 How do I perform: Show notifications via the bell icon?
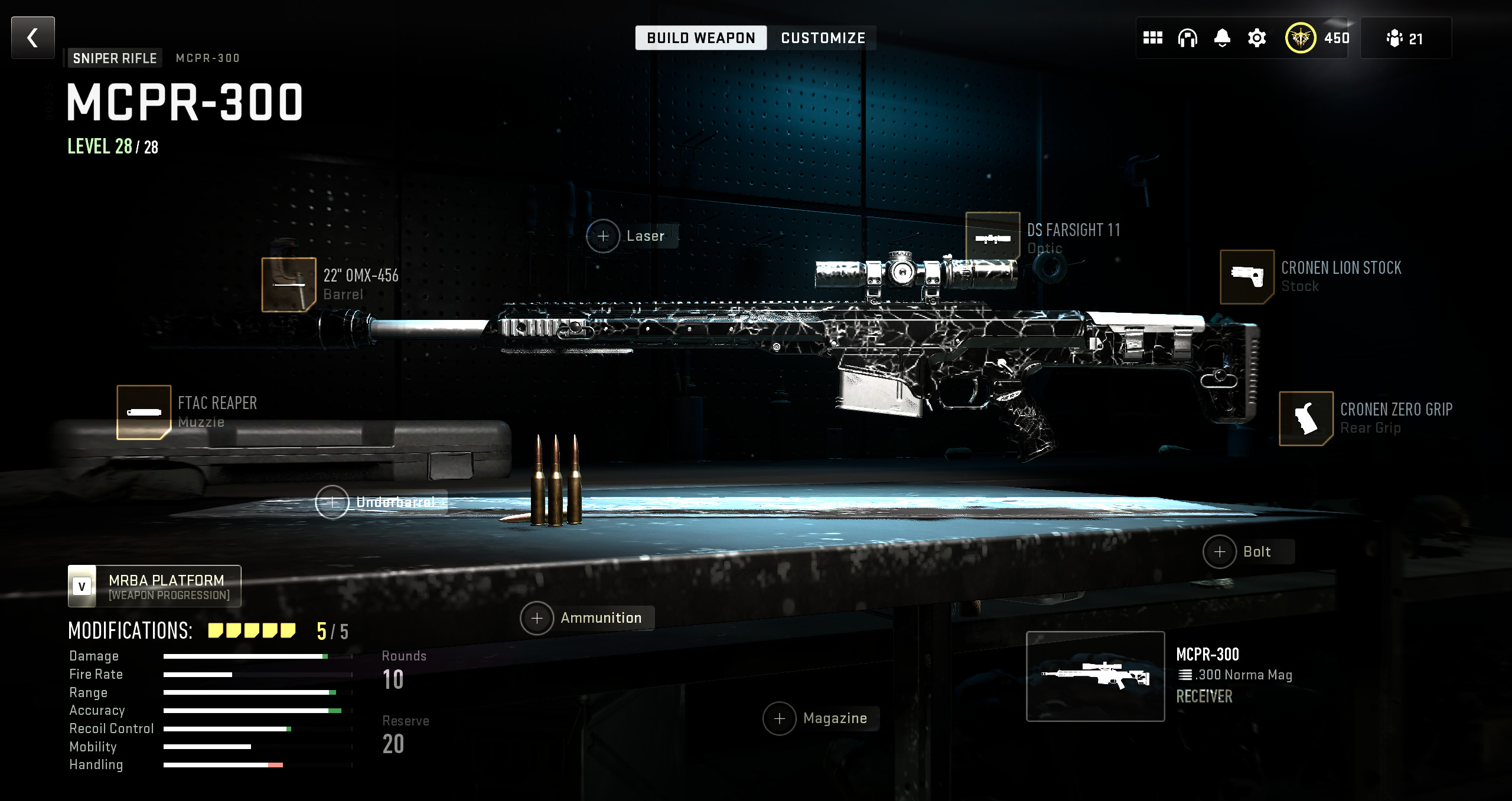(x=1222, y=38)
